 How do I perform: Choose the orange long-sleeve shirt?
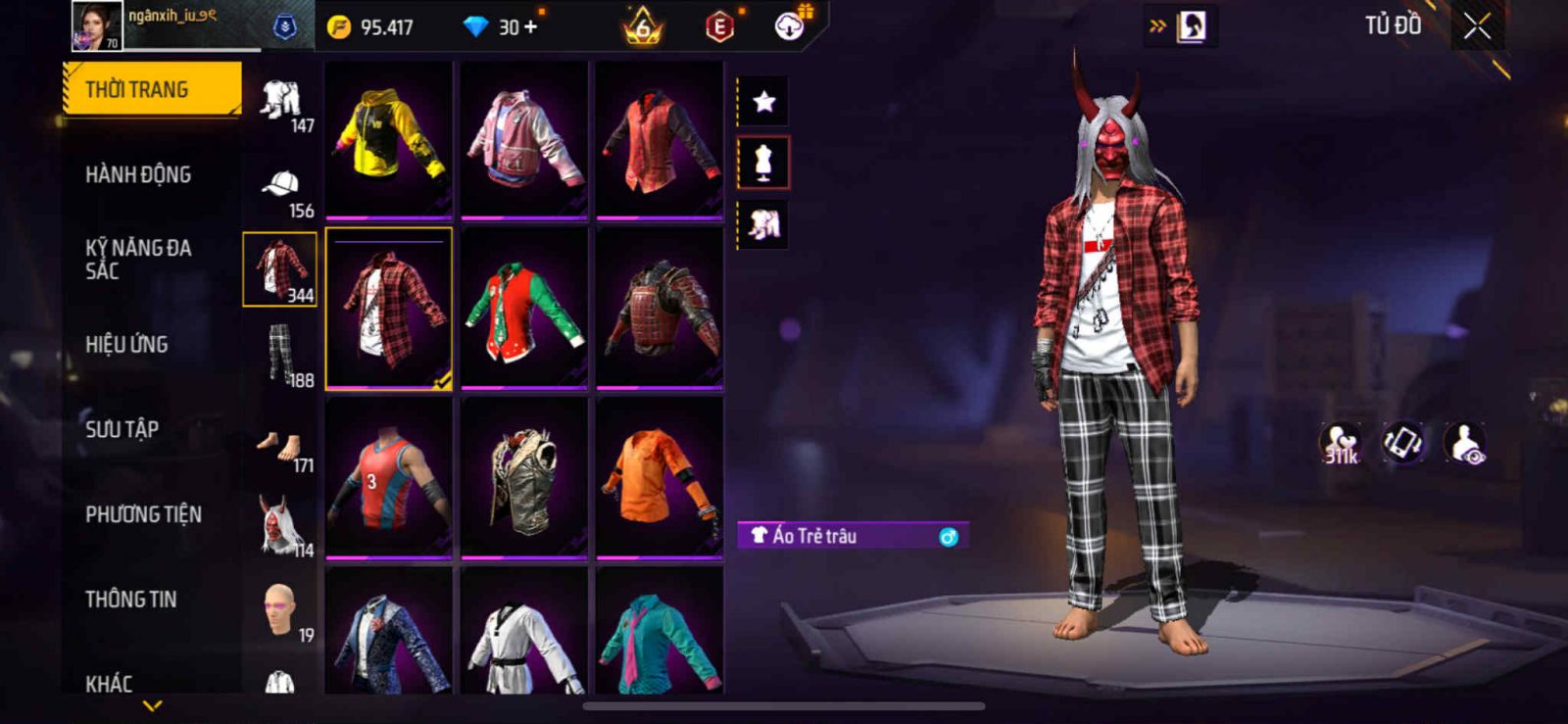[660, 478]
